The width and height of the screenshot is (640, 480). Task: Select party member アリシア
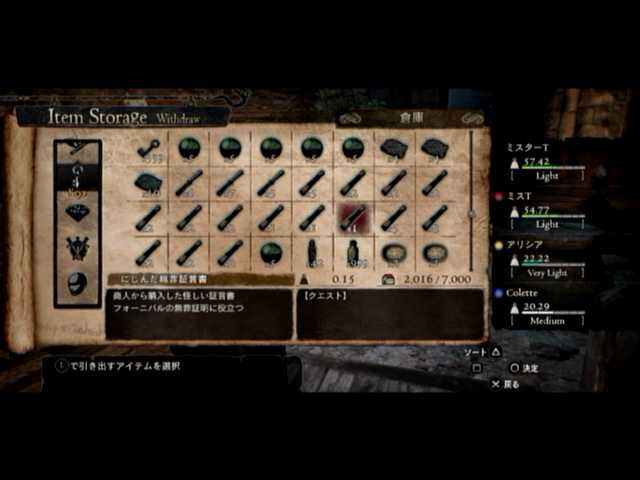click(x=547, y=258)
